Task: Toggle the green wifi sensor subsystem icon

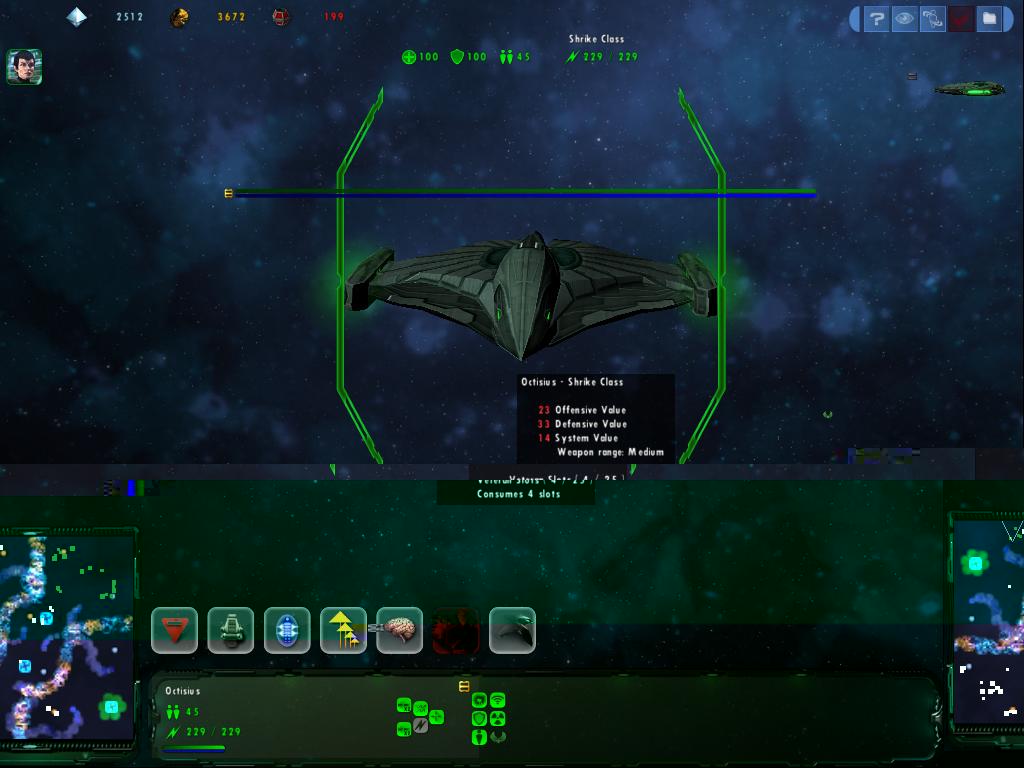Action: click(x=497, y=701)
